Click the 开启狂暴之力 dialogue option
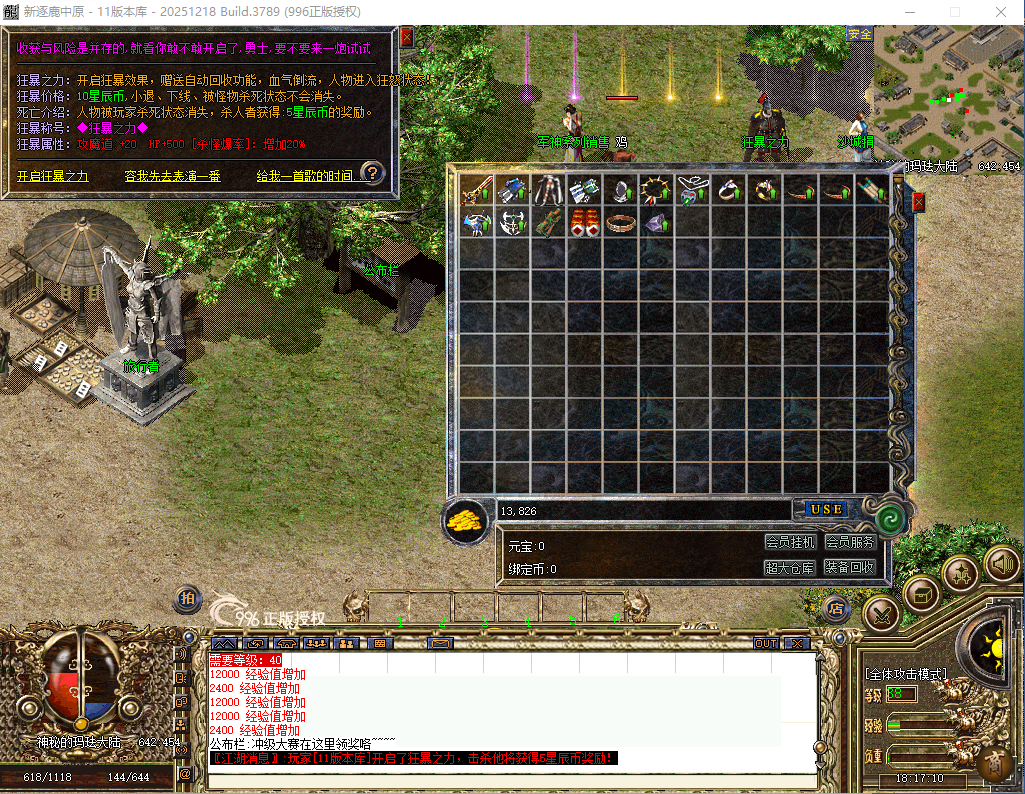Image resolution: width=1025 pixels, height=794 pixels. [53, 176]
